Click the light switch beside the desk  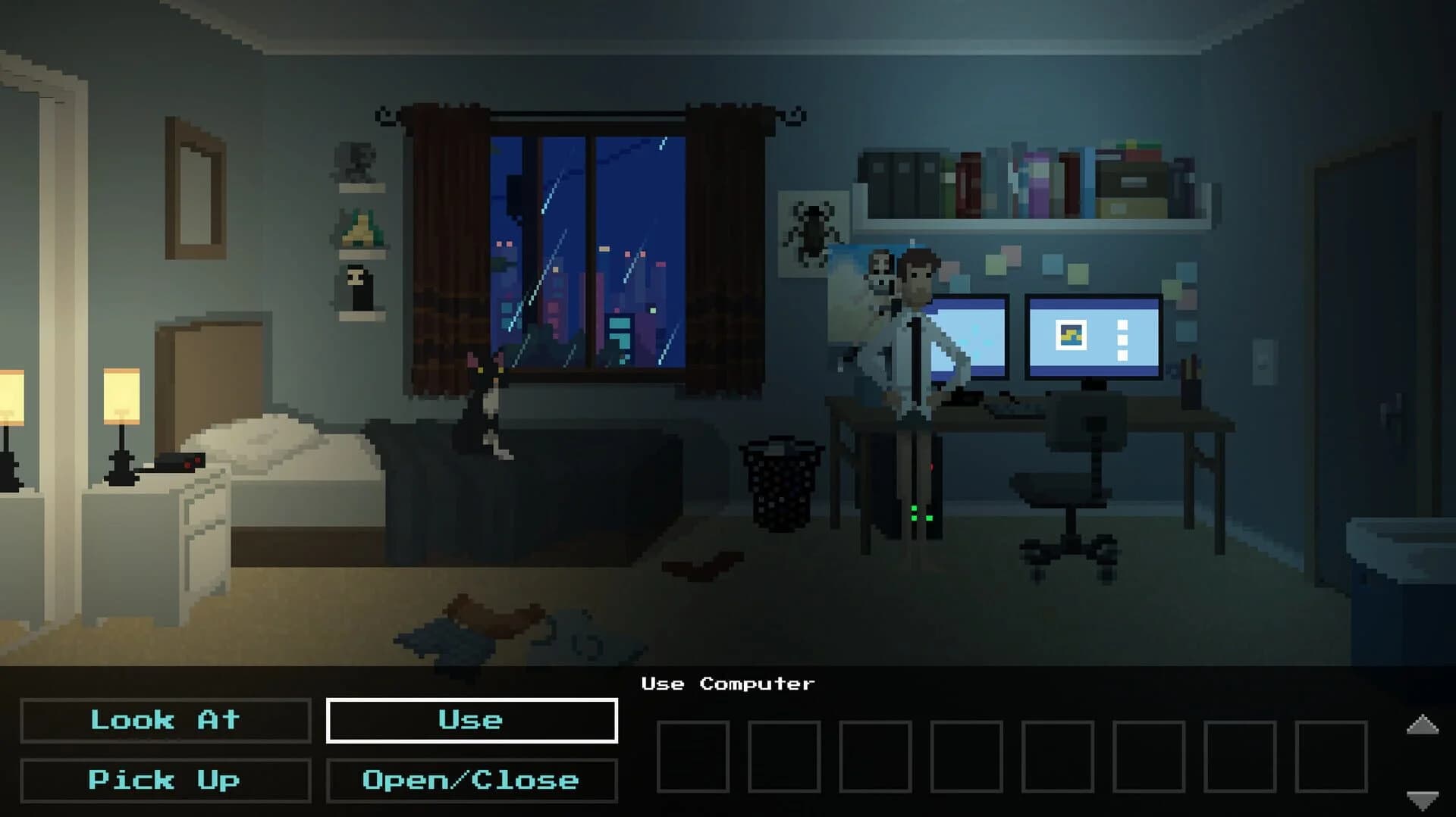pyautogui.click(x=1263, y=361)
